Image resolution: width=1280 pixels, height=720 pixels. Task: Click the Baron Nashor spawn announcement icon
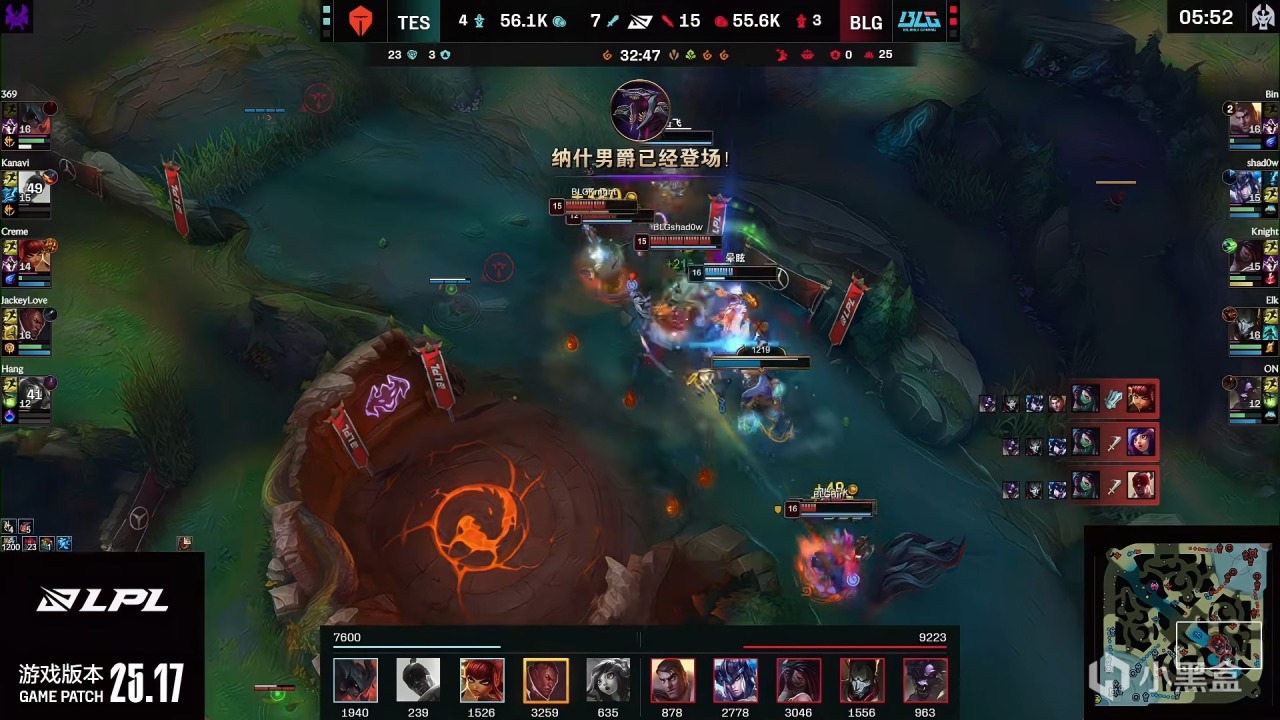click(x=640, y=111)
